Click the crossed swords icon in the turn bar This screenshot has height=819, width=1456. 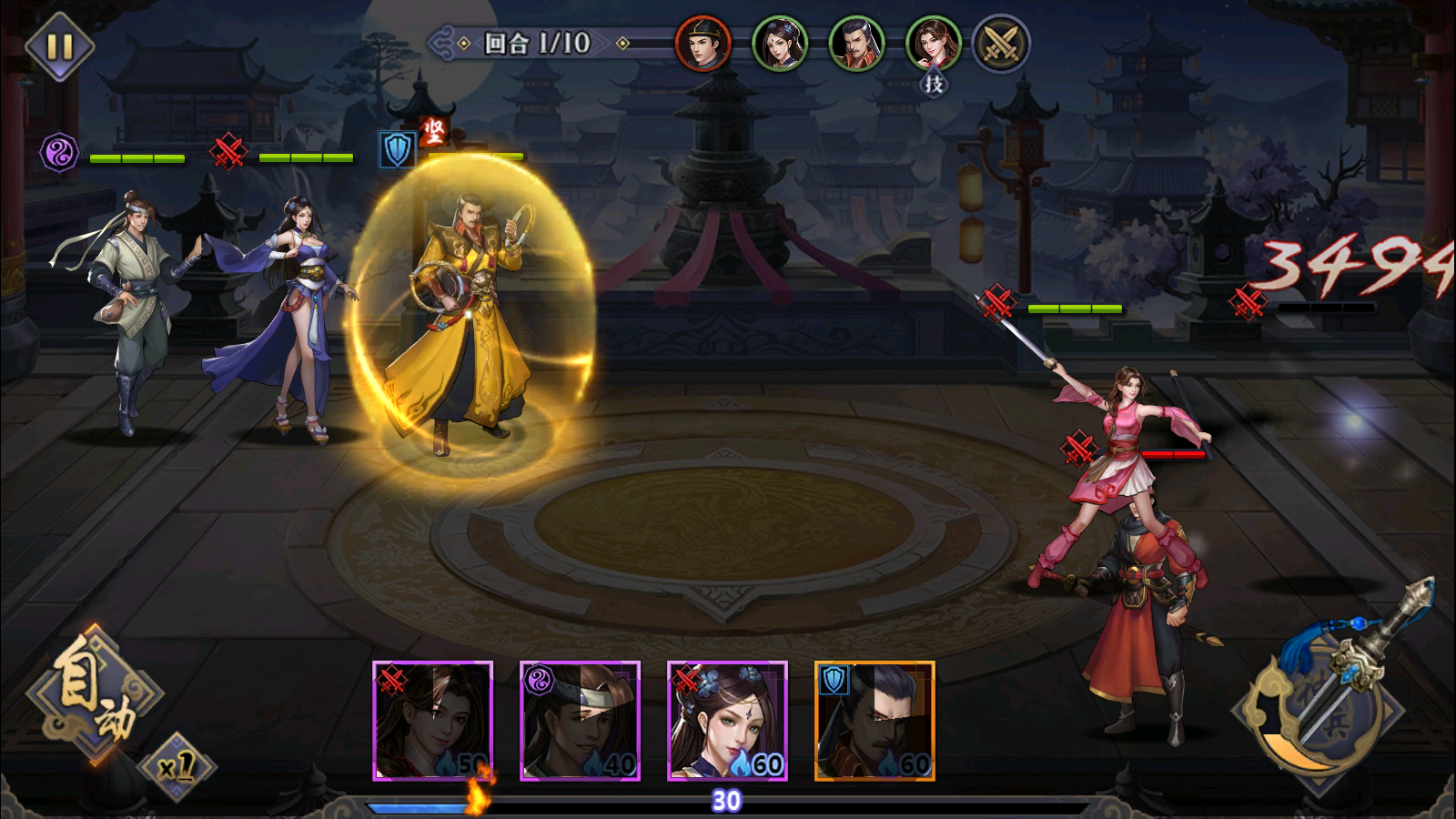(x=1001, y=44)
